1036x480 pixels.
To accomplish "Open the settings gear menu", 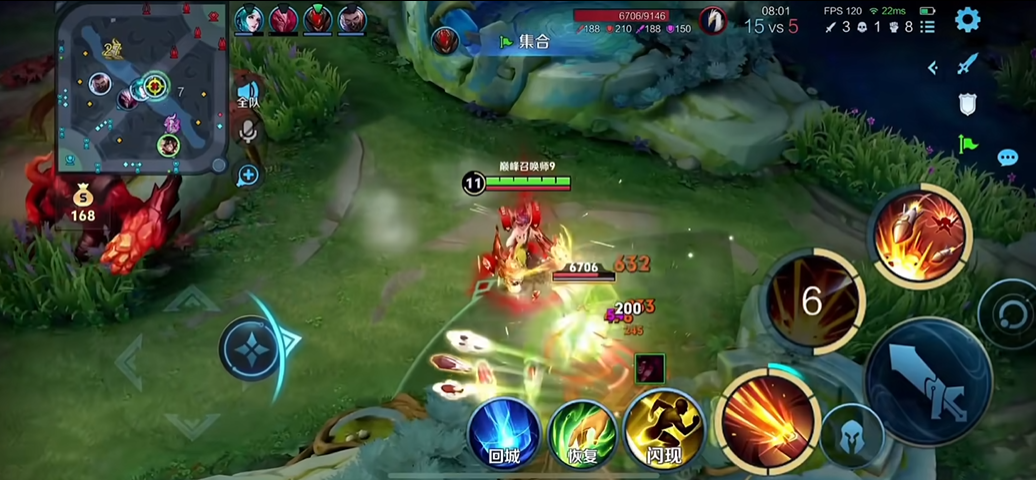I will coord(967,19).
